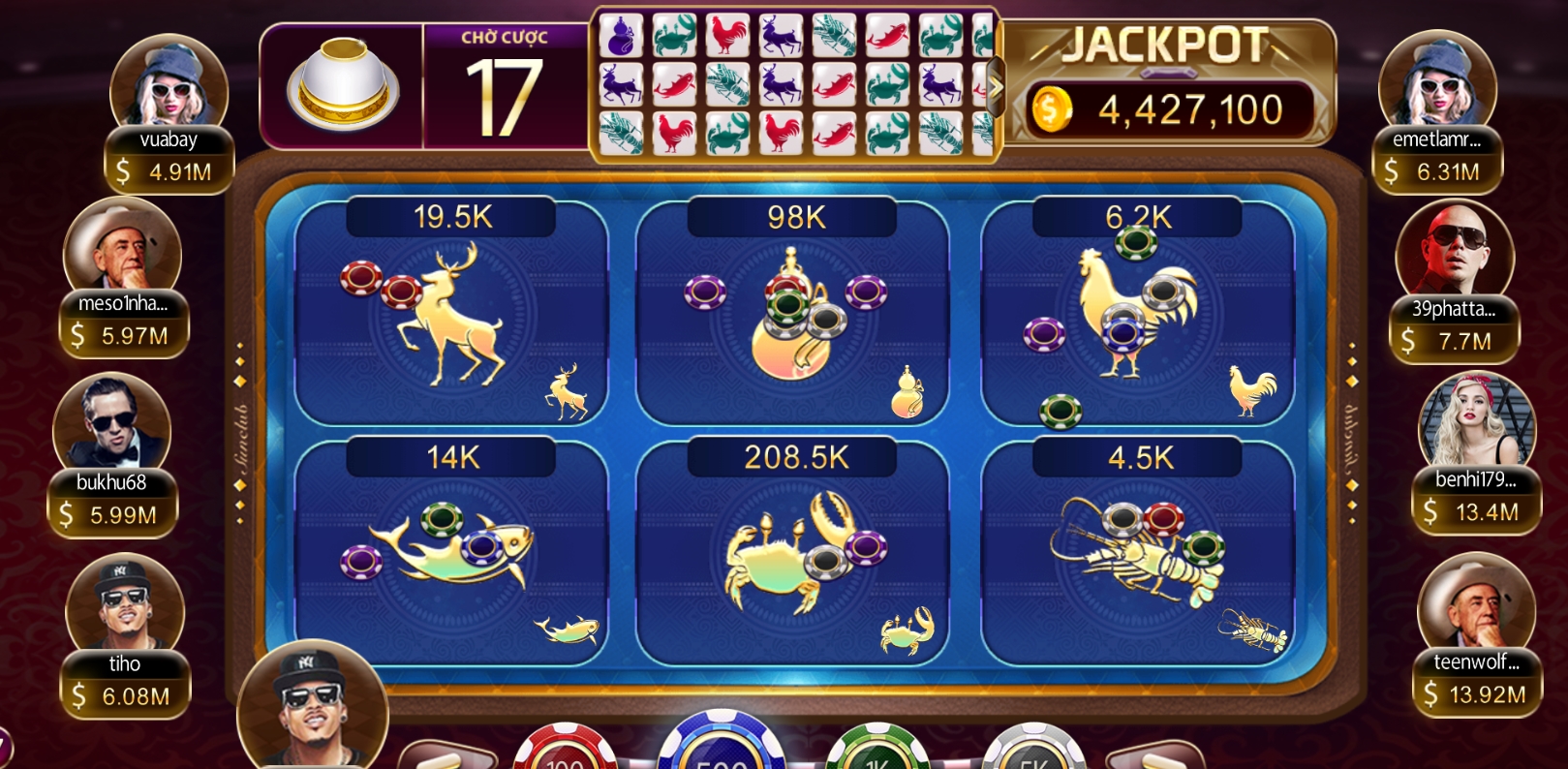The height and width of the screenshot is (769, 1568).
Task: Choose the blue 500 chip
Action: tap(721, 746)
